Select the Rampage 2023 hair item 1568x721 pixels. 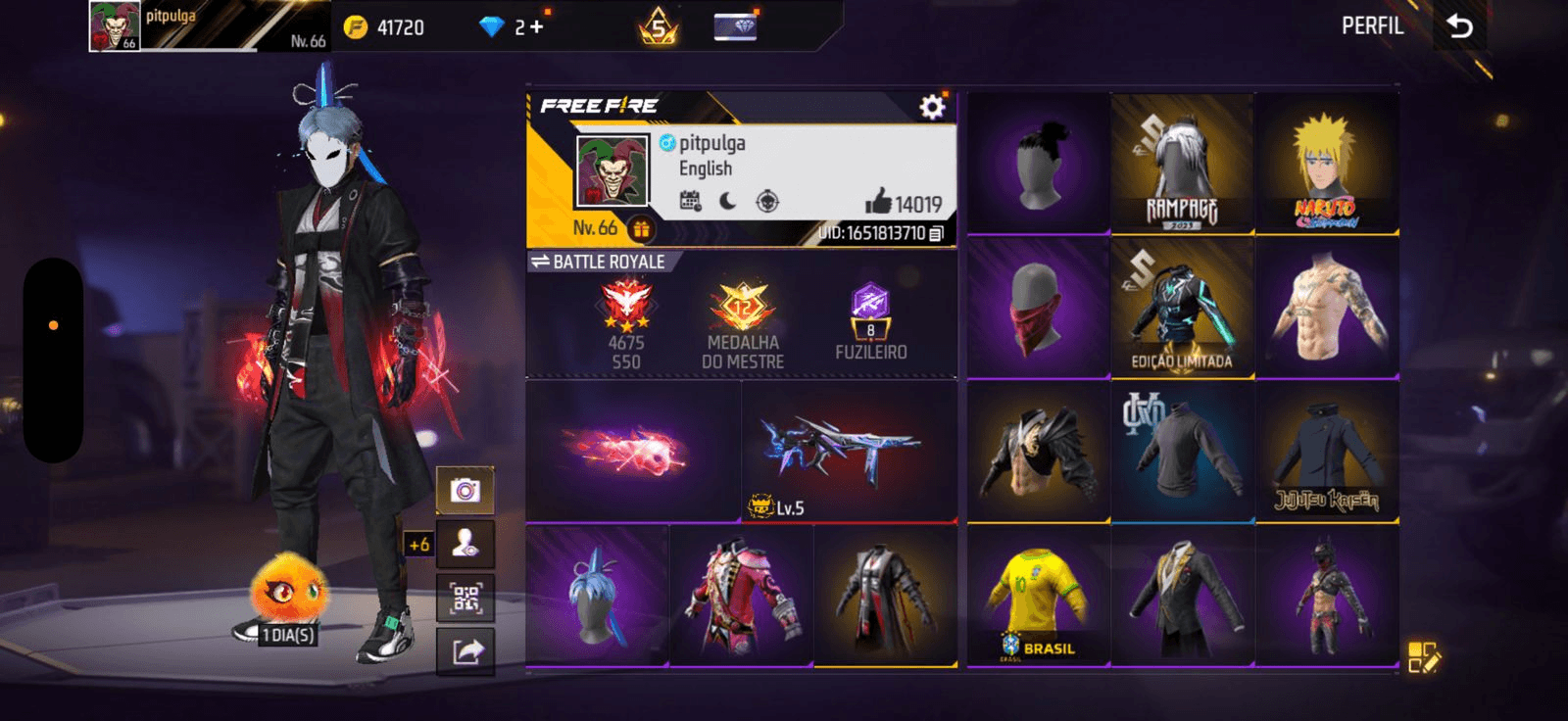1182,165
